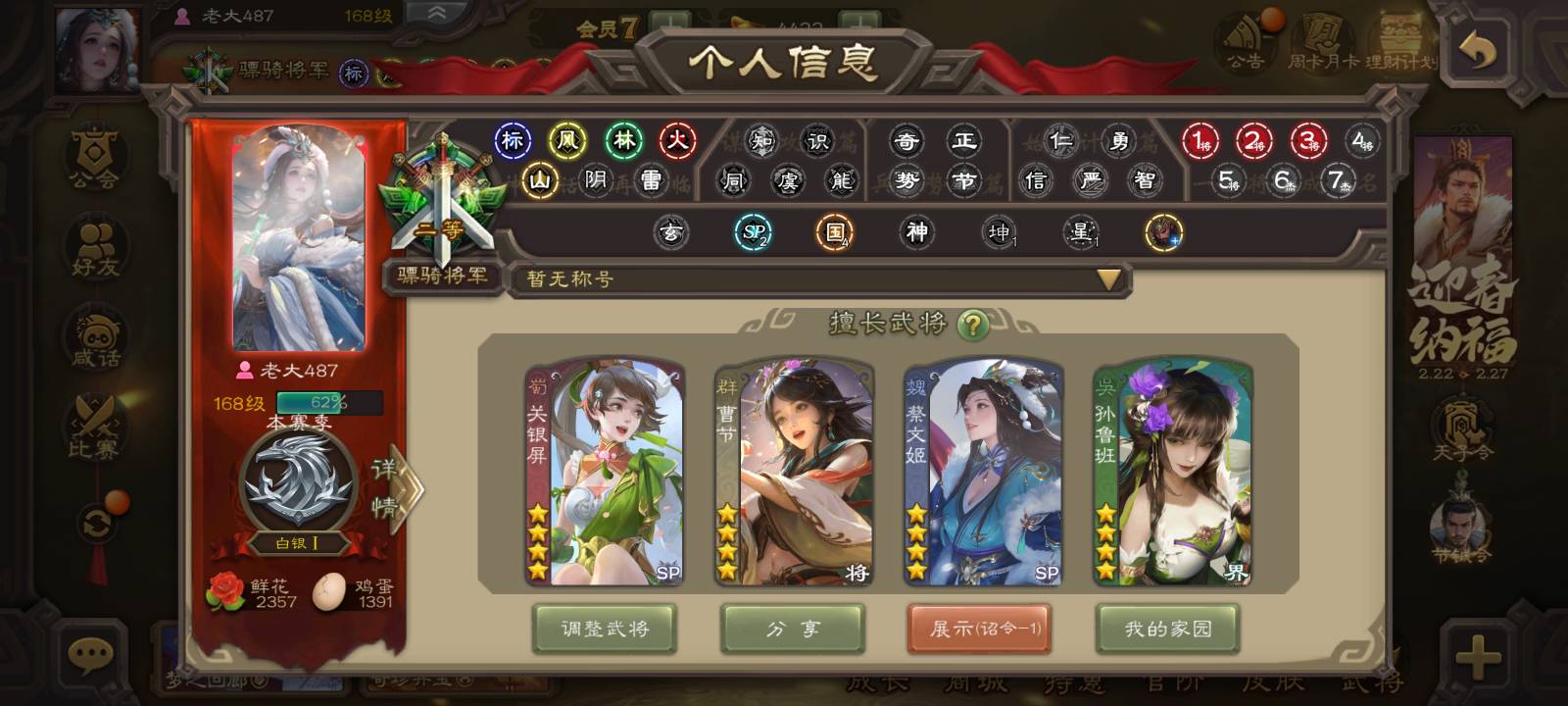Open the chat speech bubble
The width and height of the screenshot is (1568, 706).
(92, 655)
